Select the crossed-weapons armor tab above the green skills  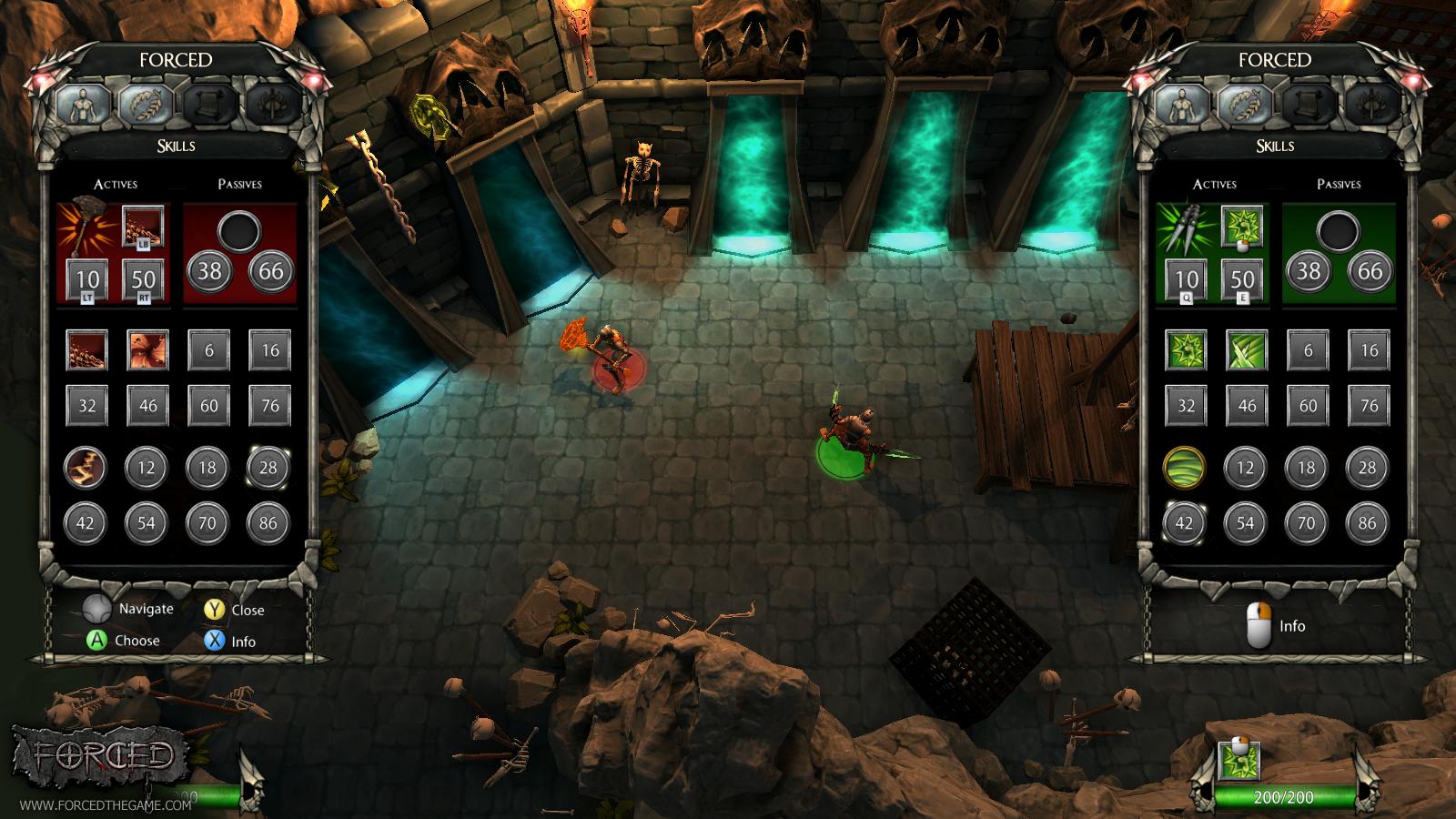coord(1367,102)
